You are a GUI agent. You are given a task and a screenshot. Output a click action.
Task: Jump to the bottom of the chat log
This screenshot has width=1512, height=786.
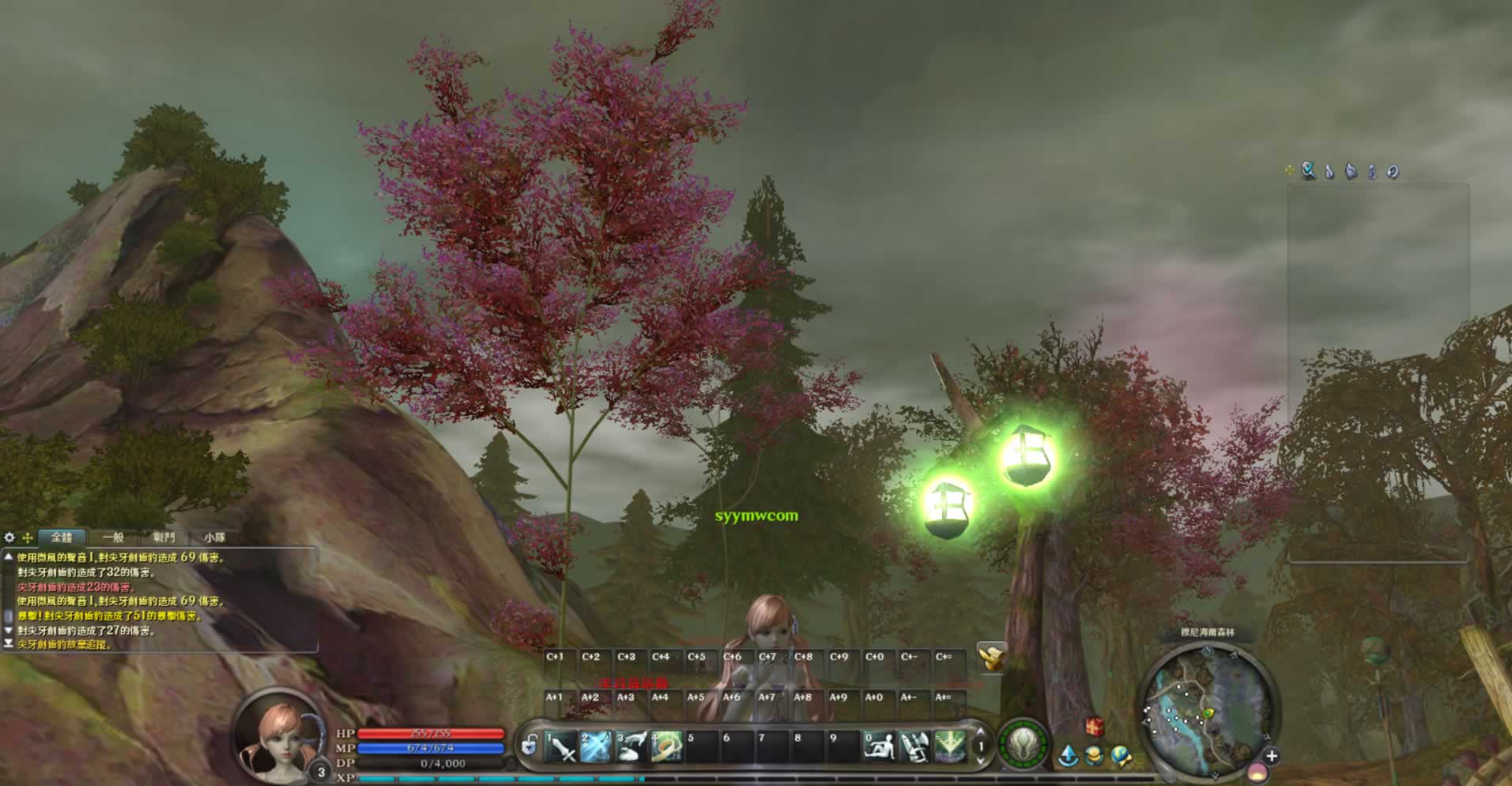[9, 644]
